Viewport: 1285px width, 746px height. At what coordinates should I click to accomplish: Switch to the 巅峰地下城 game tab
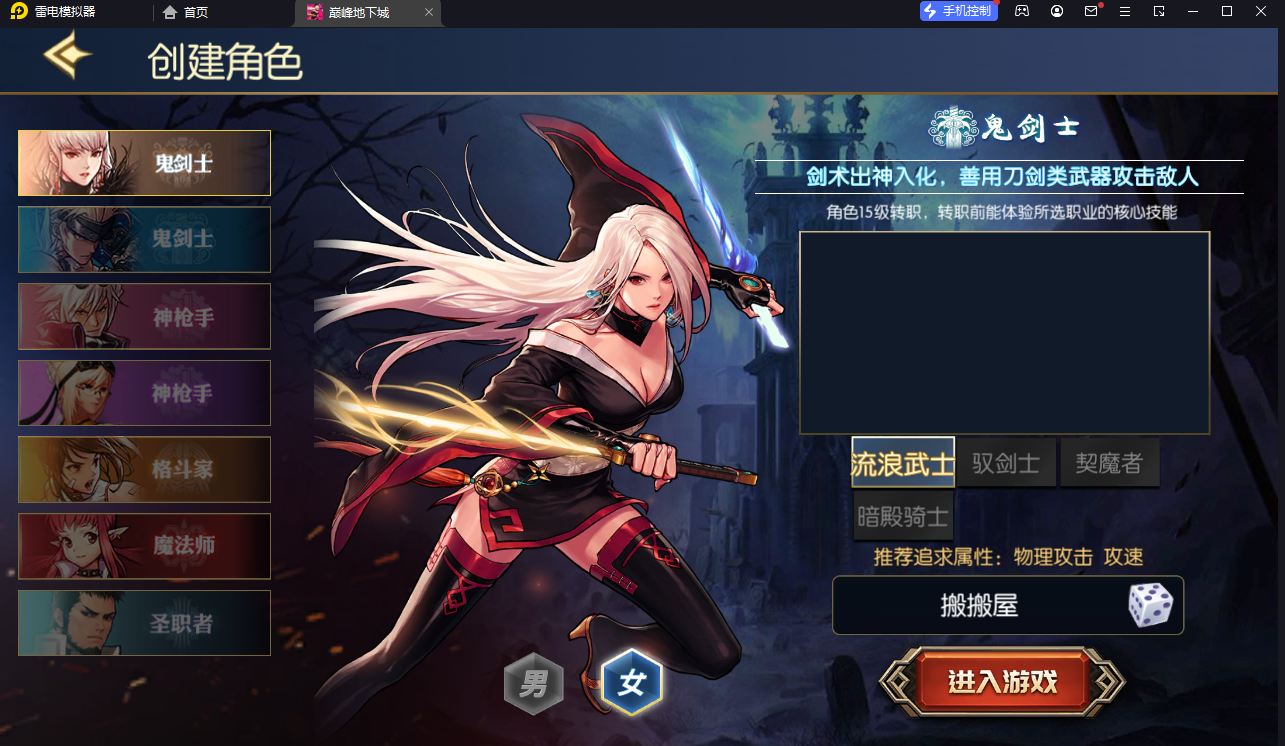click(x=360, y=13)
